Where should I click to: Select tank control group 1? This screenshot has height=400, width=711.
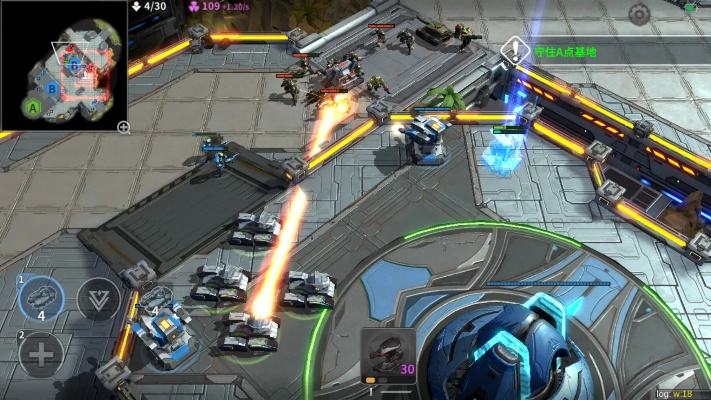point(41,297)
